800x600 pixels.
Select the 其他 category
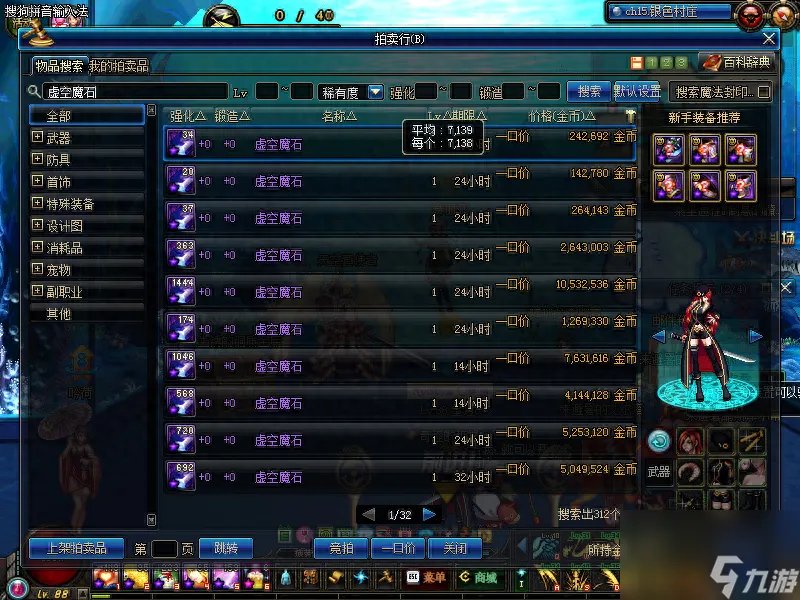click(58, 314)
